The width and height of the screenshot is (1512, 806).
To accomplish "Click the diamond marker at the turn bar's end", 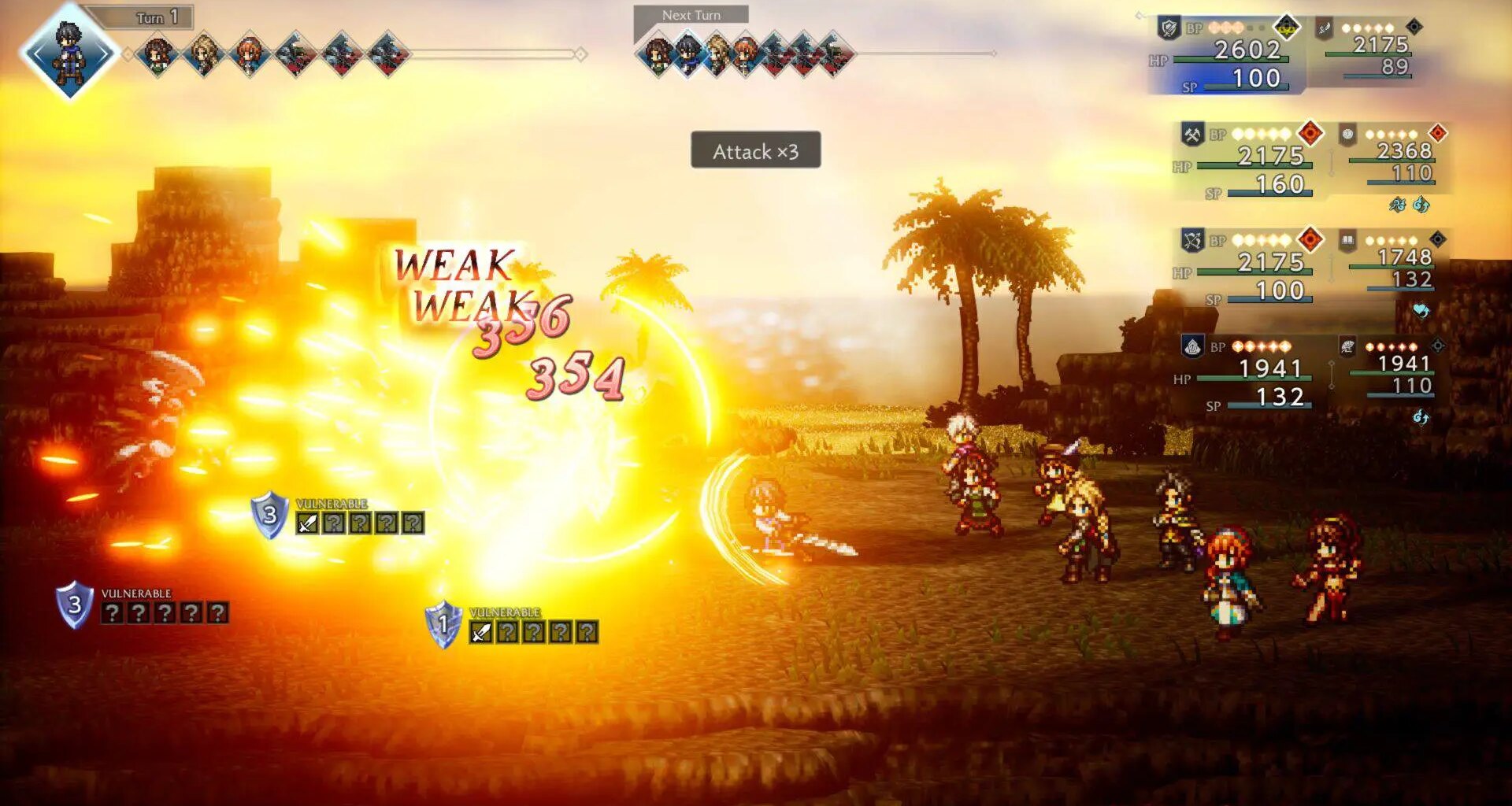I will tap(580, 54).
